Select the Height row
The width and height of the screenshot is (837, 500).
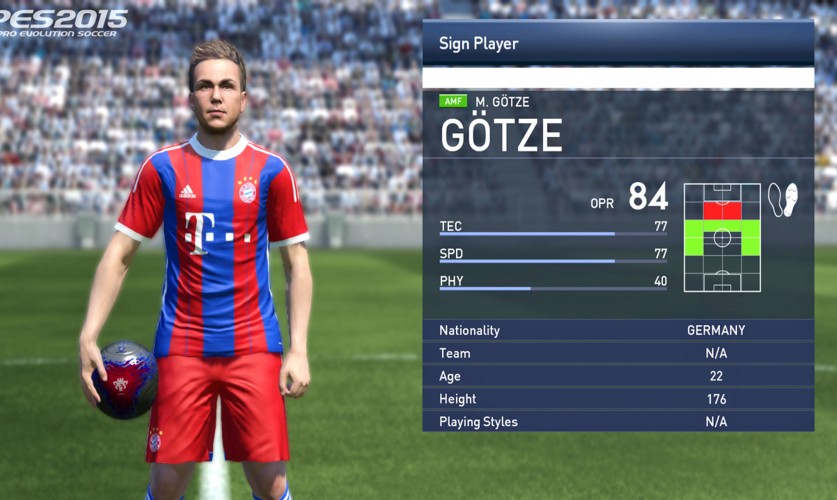click(x=617, y=399)
